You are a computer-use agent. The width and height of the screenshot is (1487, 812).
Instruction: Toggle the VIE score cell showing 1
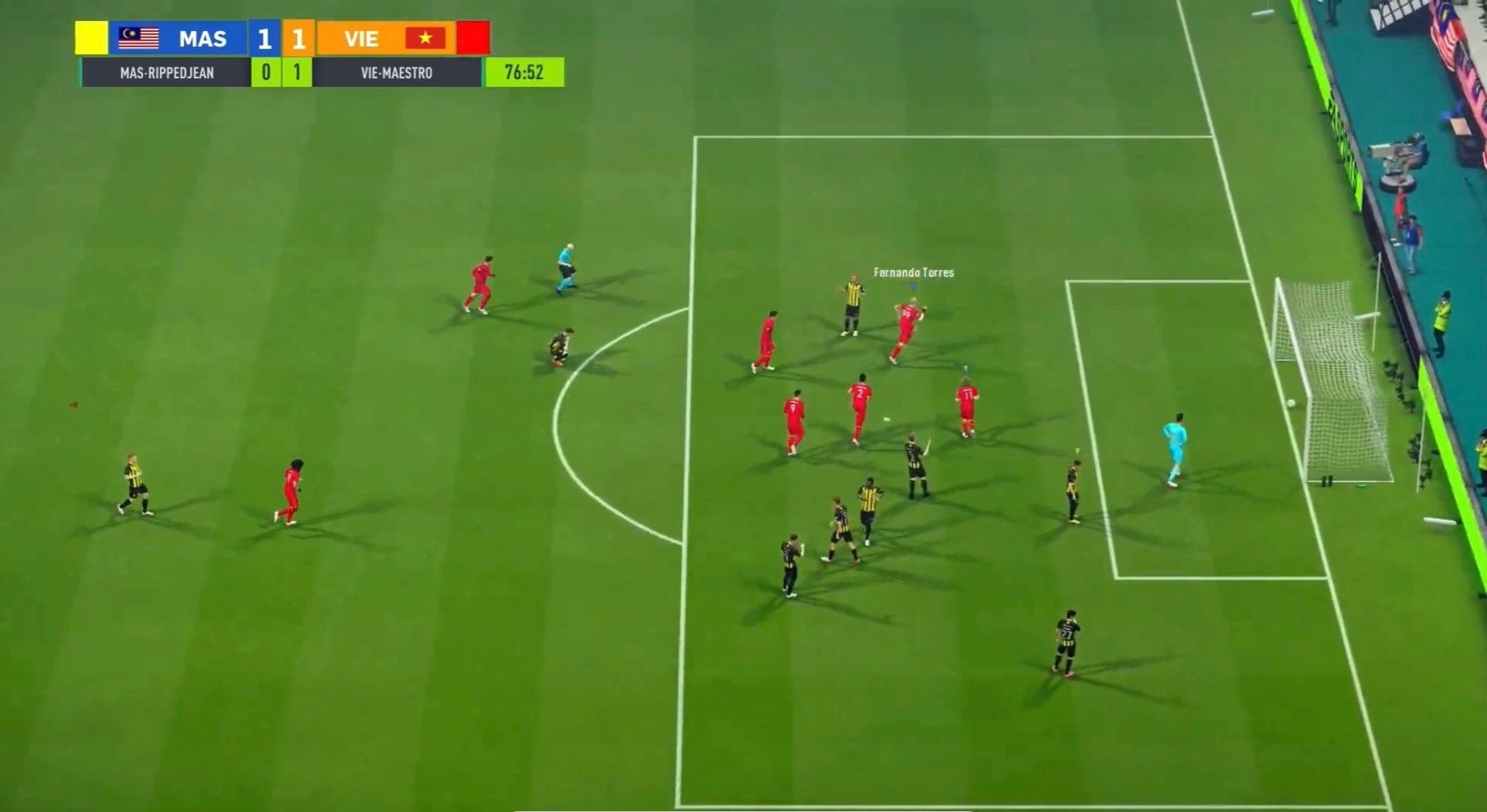298,38
